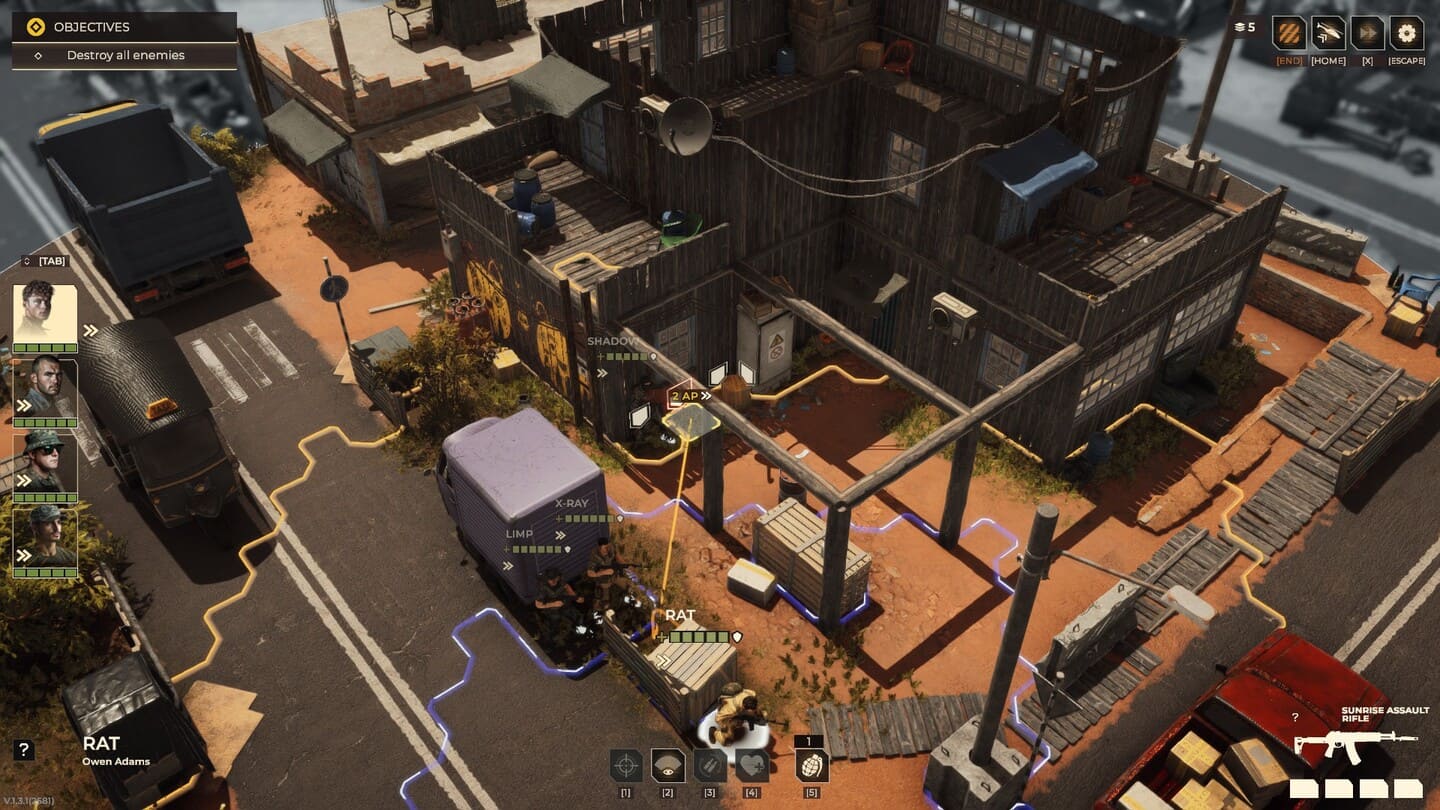Screen dimensions: 1440x810
Task: End the current turn
Action: click(1289, 33)
